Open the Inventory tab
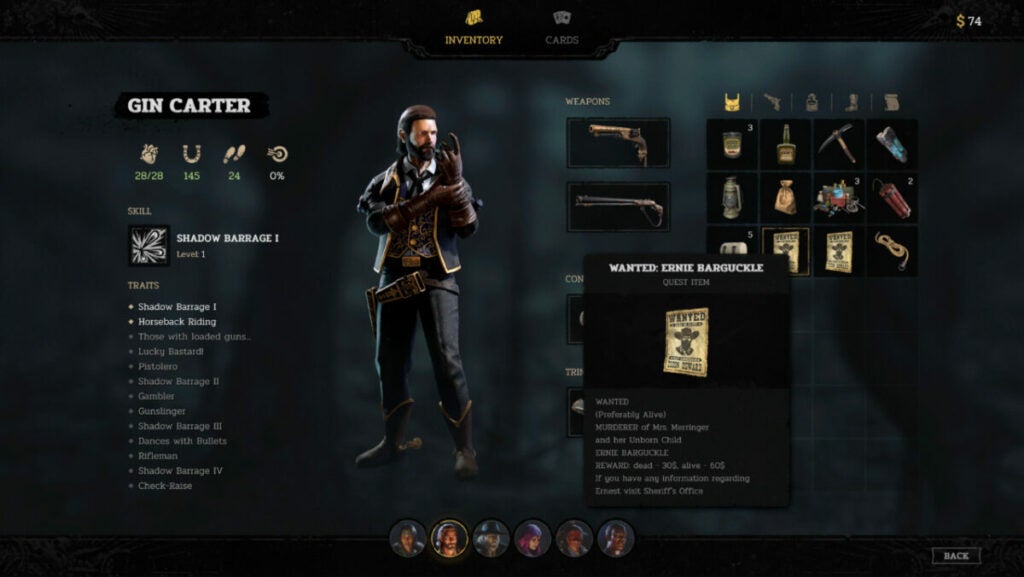This screenshot has height=577, width=1024. pos(473,29)
